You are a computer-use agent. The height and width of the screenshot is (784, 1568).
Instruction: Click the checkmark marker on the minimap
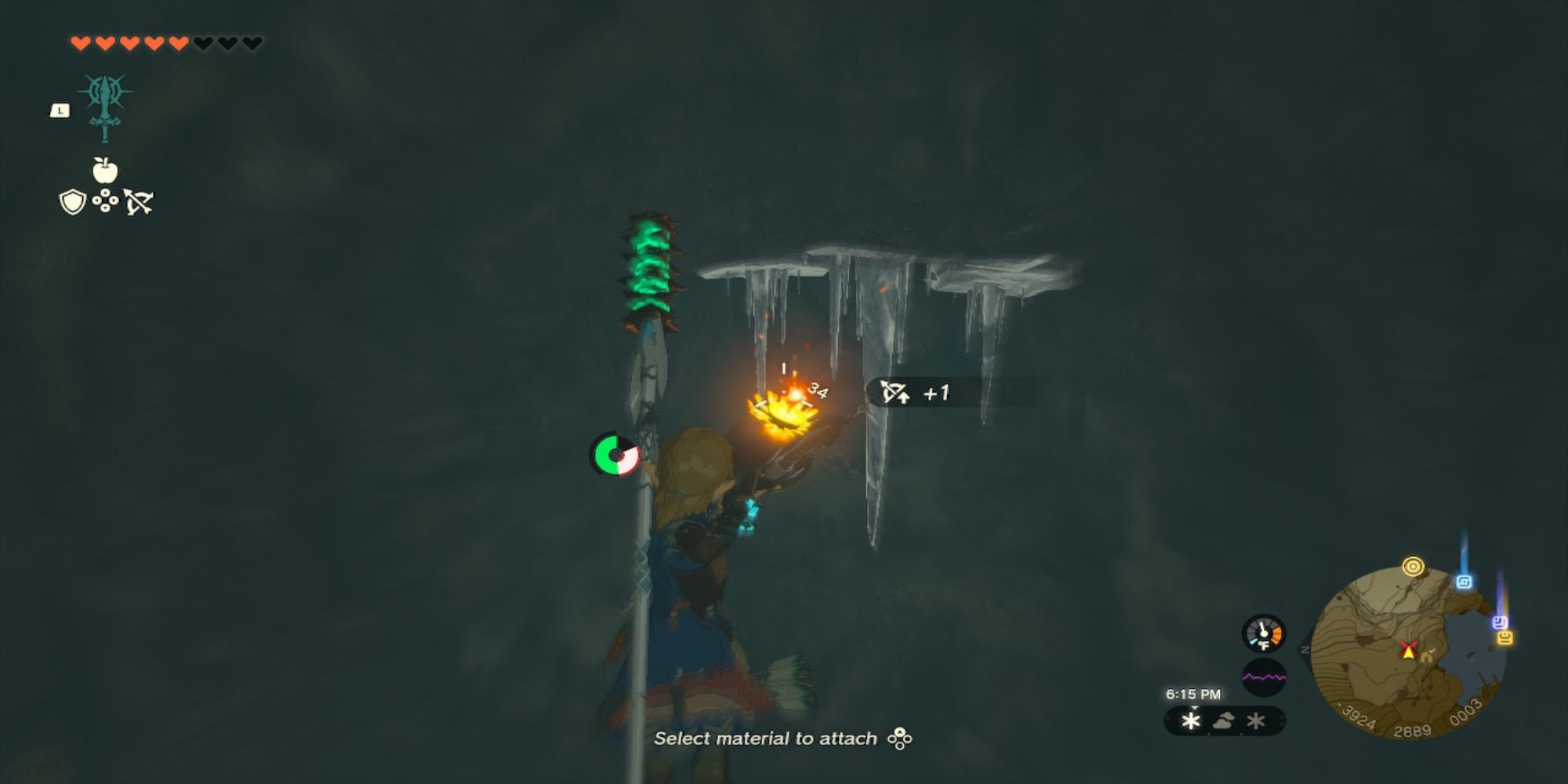[1432, 650]
